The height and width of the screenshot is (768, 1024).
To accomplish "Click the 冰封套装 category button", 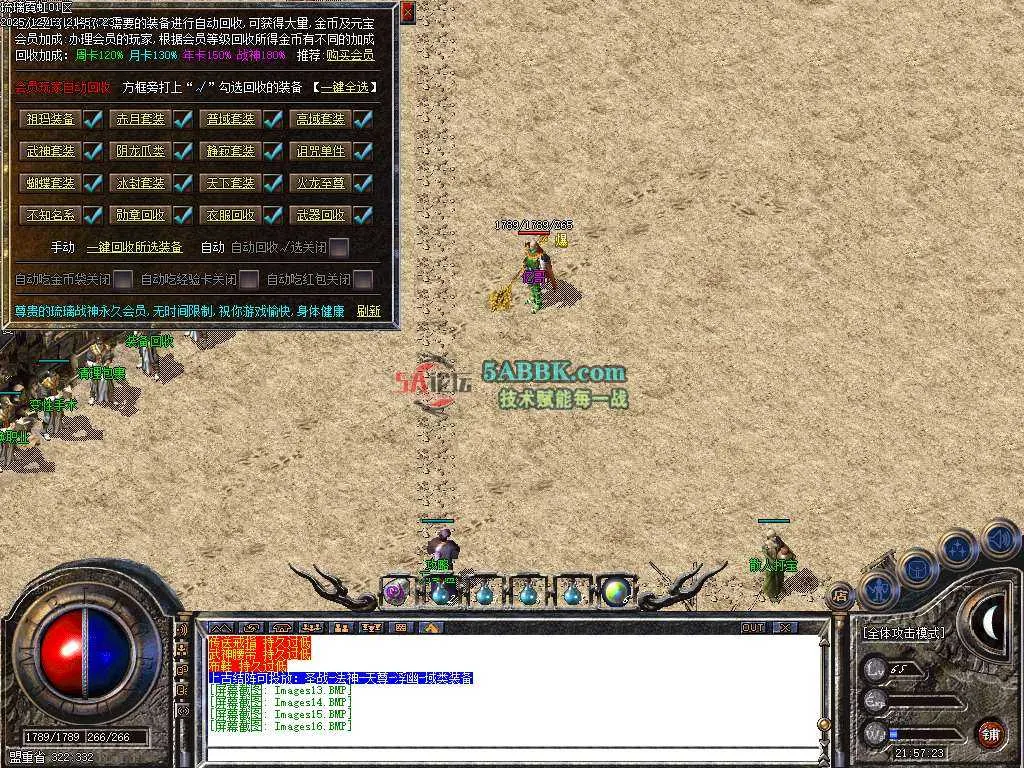I will 141,184.
